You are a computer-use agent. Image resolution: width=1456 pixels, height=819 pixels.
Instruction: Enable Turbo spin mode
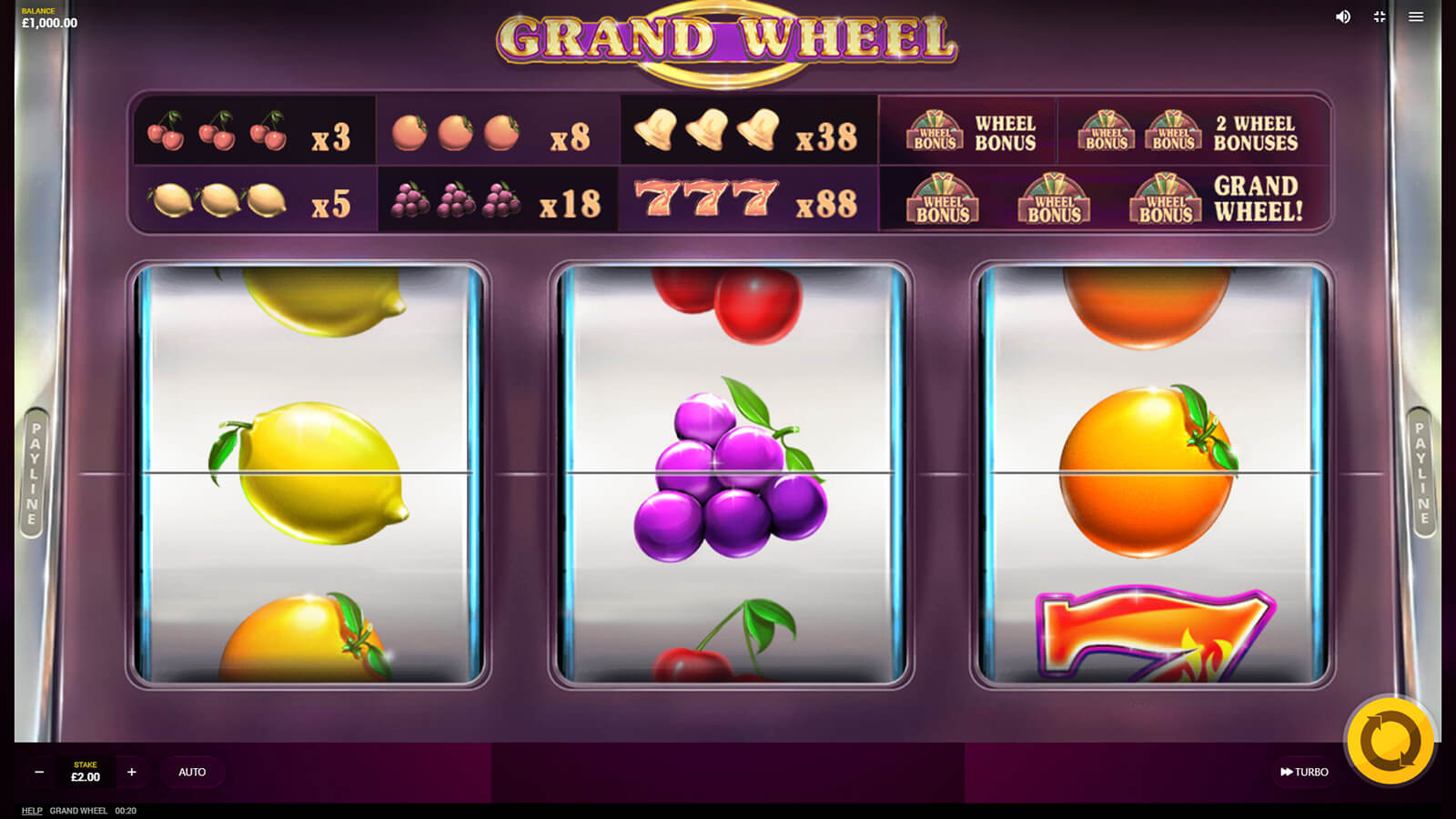point(1304,772)
